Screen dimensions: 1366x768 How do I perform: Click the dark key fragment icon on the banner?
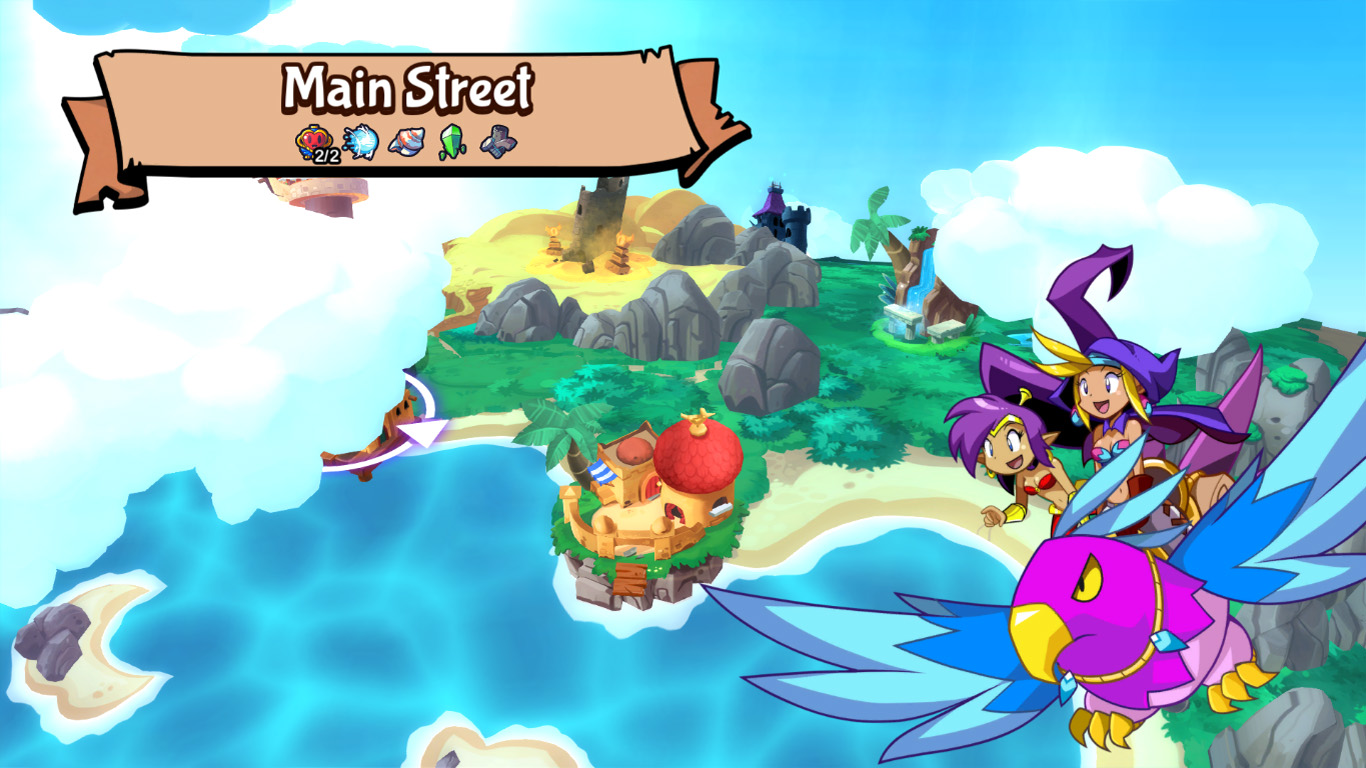(499, 143)
